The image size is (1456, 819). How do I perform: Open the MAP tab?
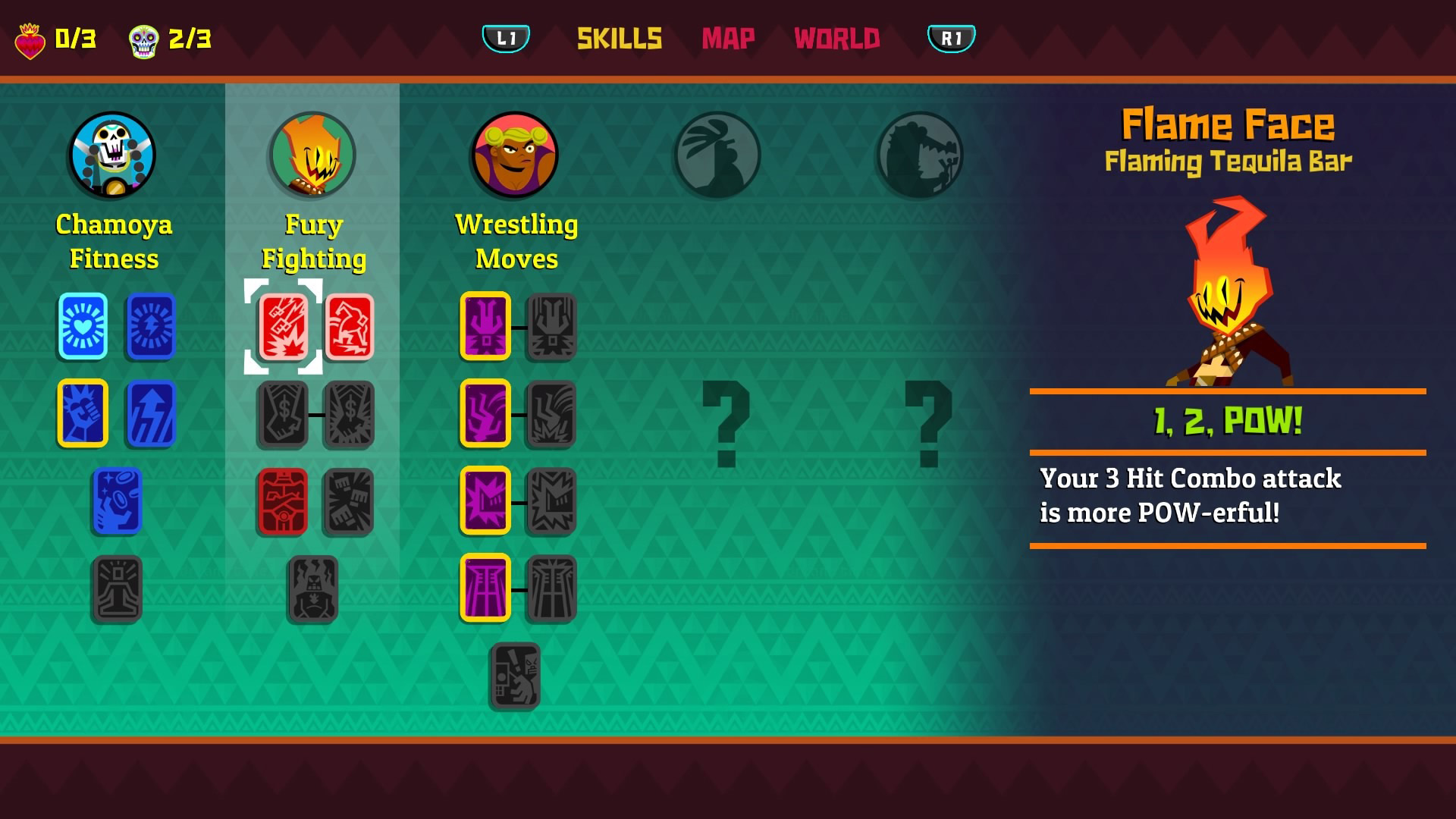pos(727,39)
